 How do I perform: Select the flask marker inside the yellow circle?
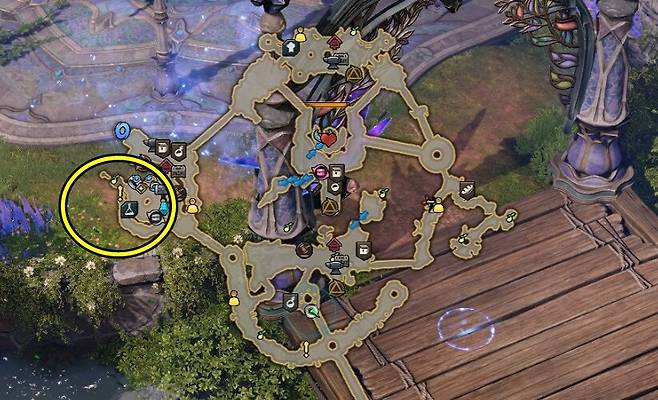click(128, 210)
